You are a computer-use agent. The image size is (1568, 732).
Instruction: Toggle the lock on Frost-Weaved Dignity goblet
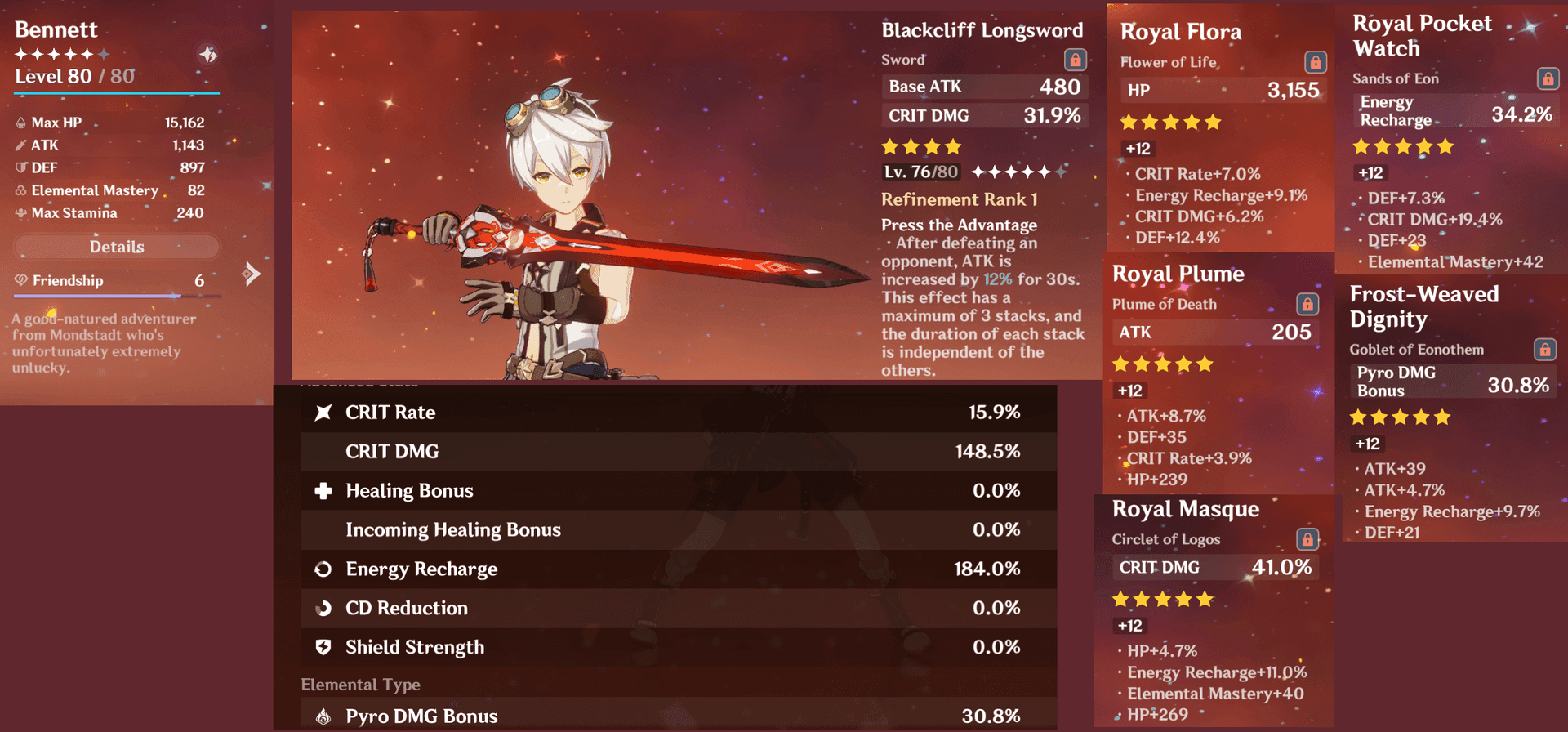click(x=1544, y=350)
